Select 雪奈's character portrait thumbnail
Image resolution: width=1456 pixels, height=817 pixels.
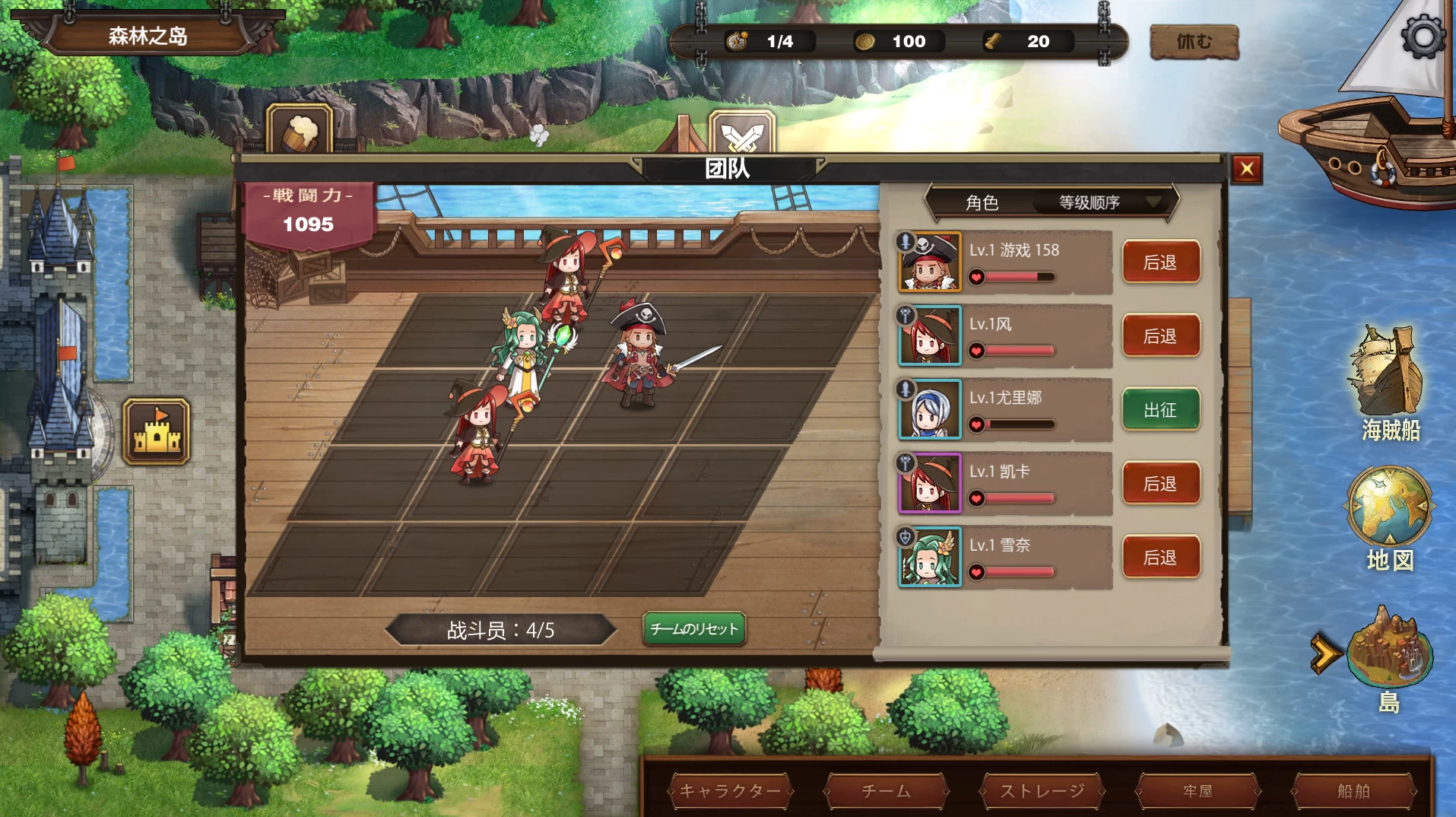tap(929, 557)
